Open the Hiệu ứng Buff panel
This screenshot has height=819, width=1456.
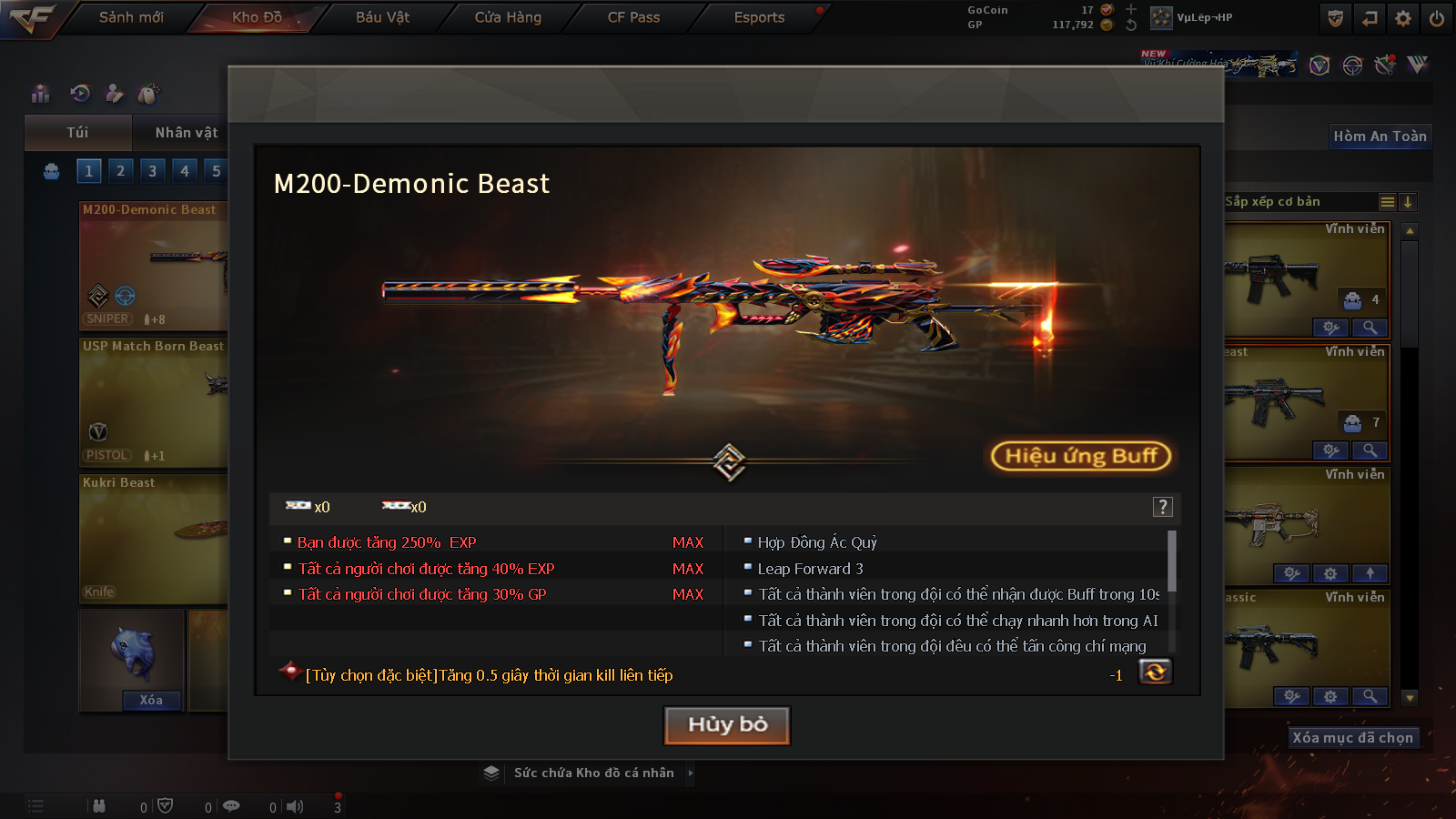point(1080,456)
